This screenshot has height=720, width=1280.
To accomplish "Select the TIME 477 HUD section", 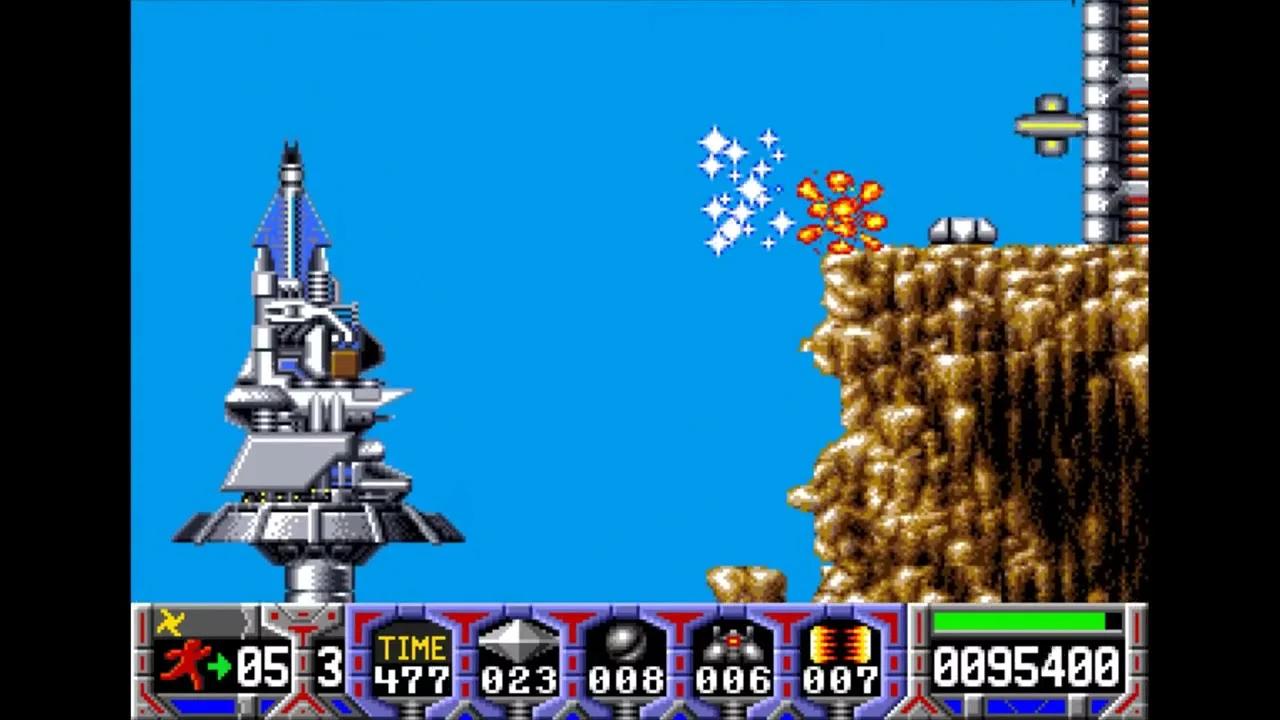I will (x=412, y=660).
